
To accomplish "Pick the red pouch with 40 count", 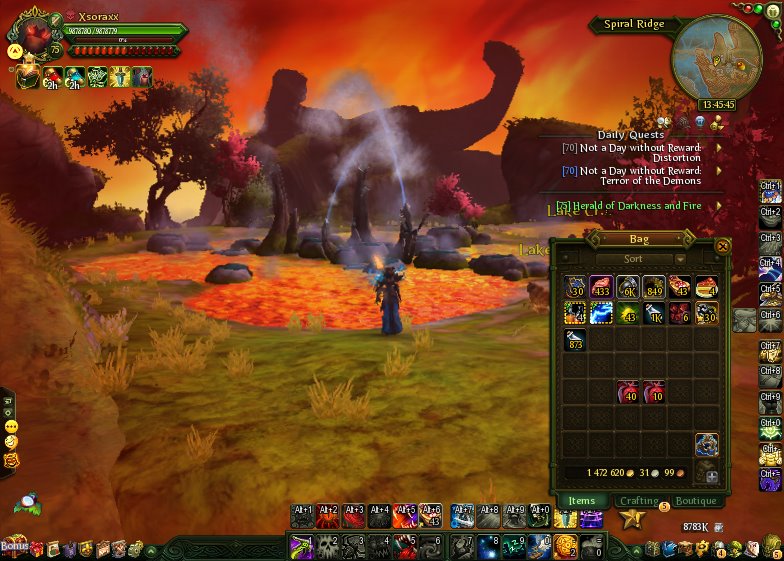I will (x=628, y=392).
